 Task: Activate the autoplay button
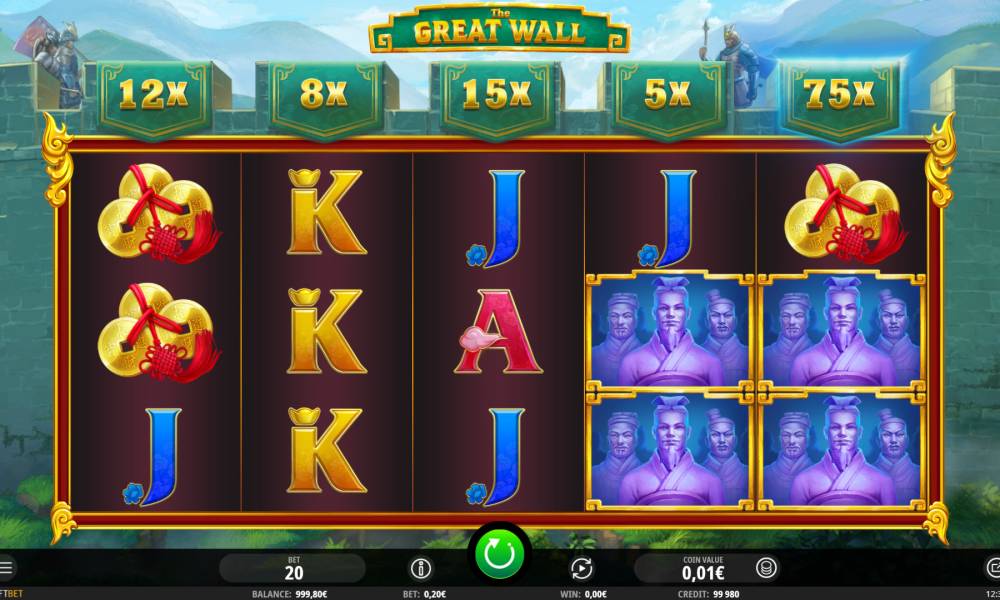[581, 569]
